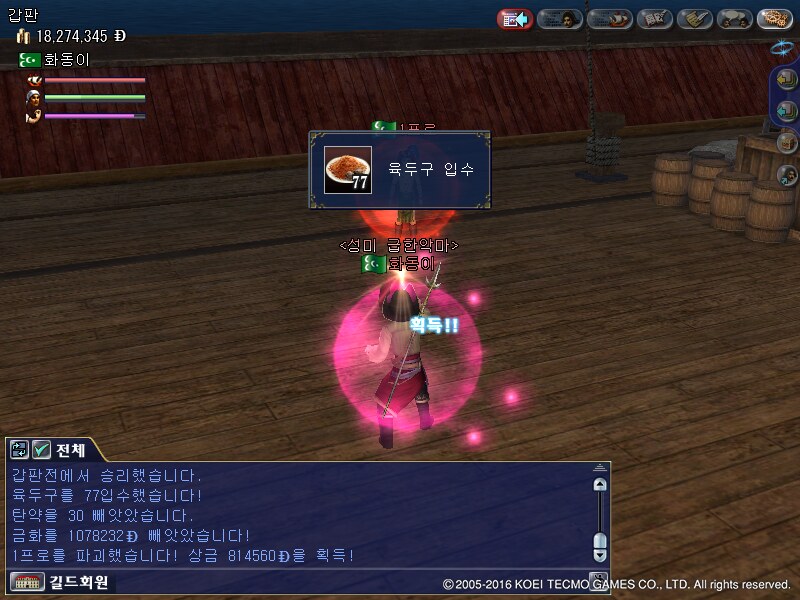
Task: Click the red menu-collapse arrow button
Action: pos(515,19)
